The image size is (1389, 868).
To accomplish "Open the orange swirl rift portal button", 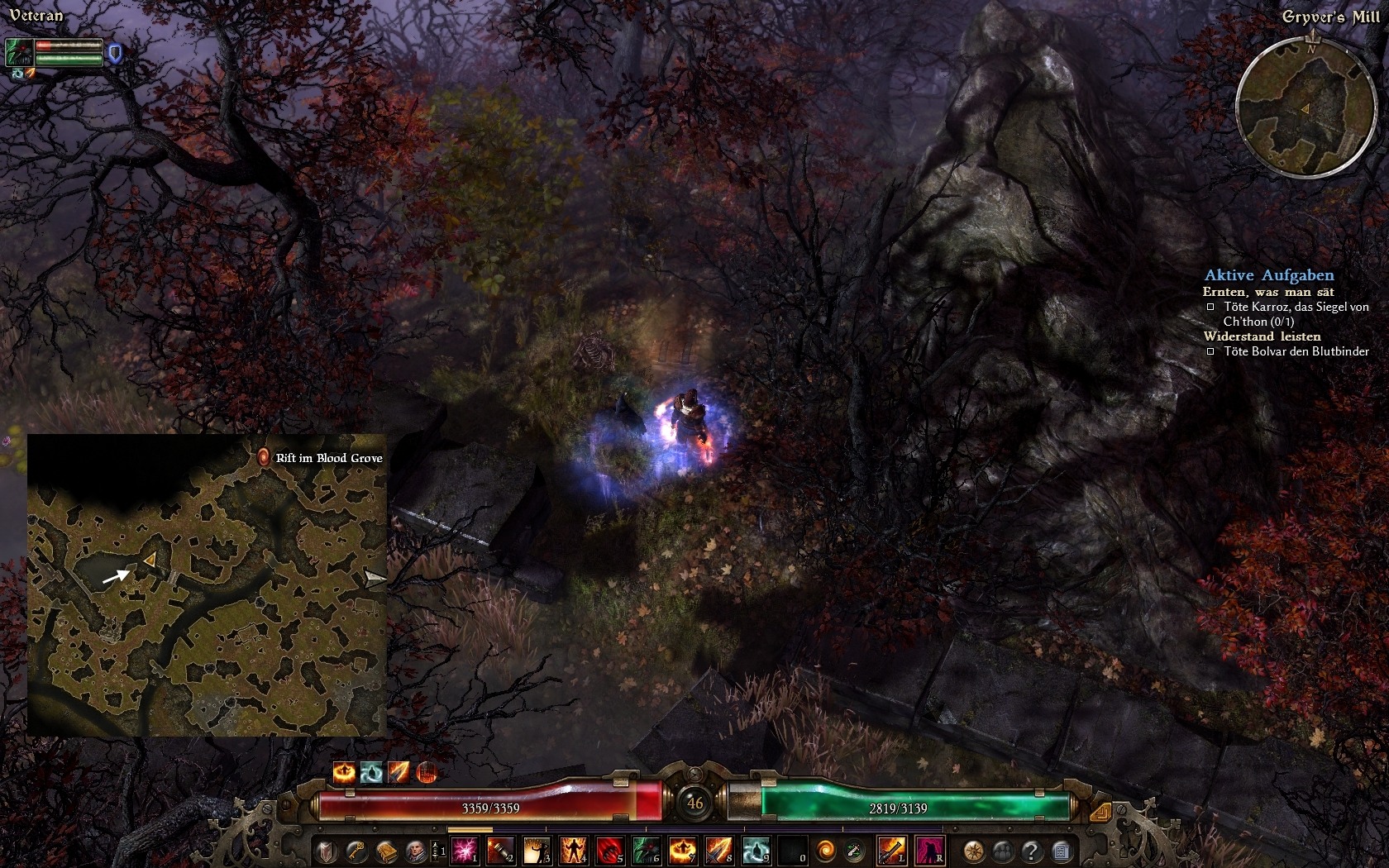I will point(826,850).
